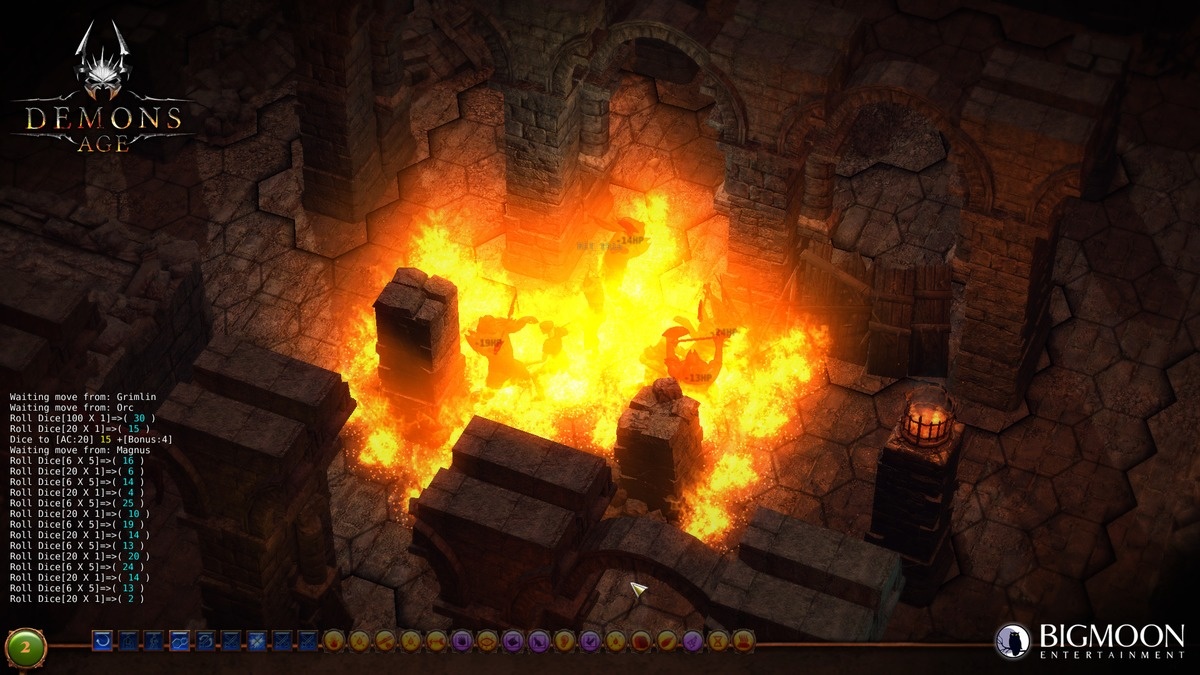Use the blue four-leaf cross action

point(257,640)
